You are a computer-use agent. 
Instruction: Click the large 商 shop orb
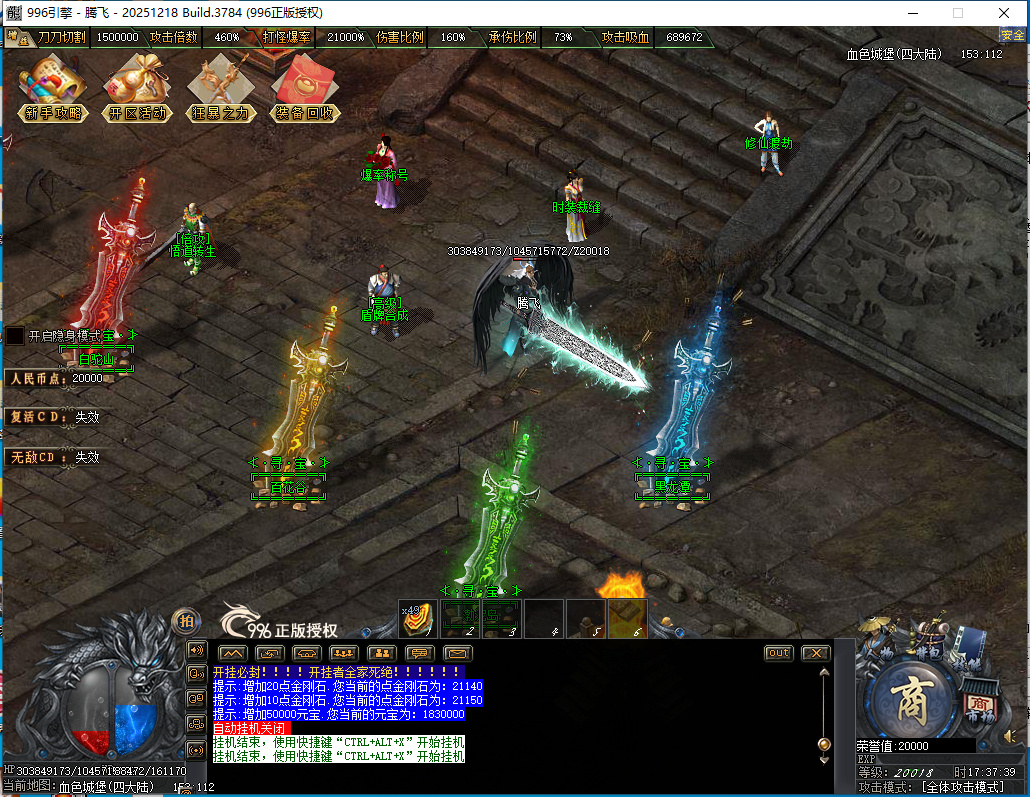point(911,699)
